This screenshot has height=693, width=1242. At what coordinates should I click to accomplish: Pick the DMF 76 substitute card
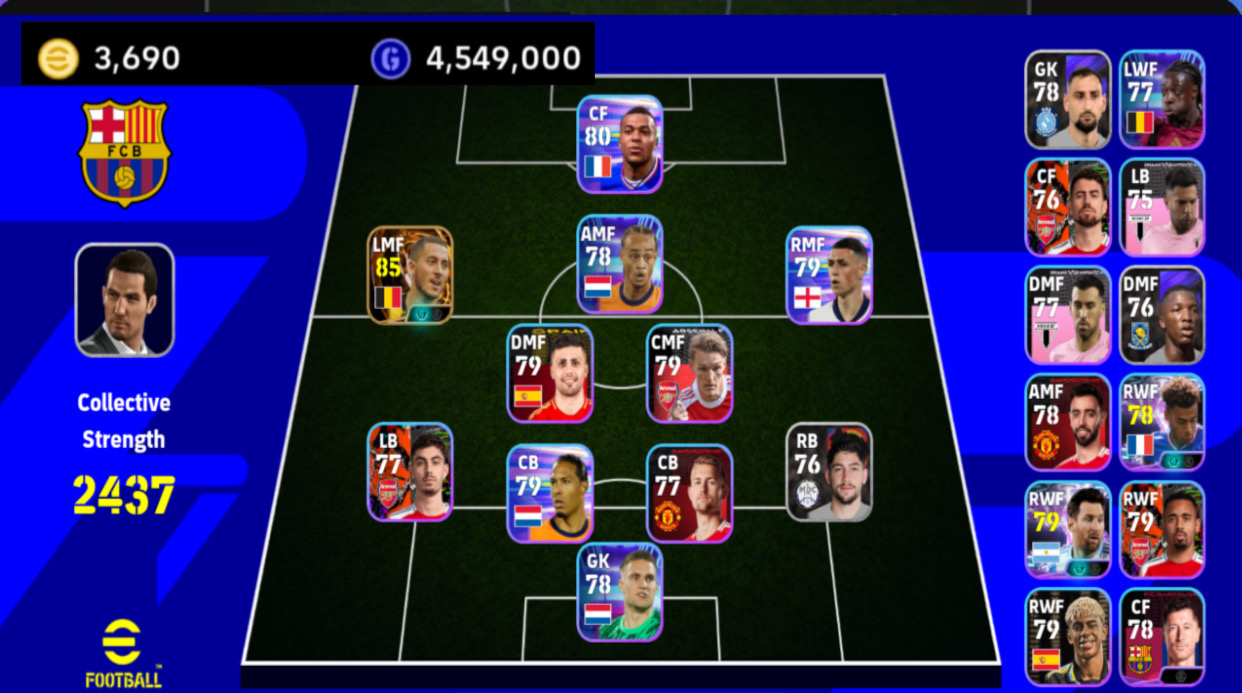1161,314
